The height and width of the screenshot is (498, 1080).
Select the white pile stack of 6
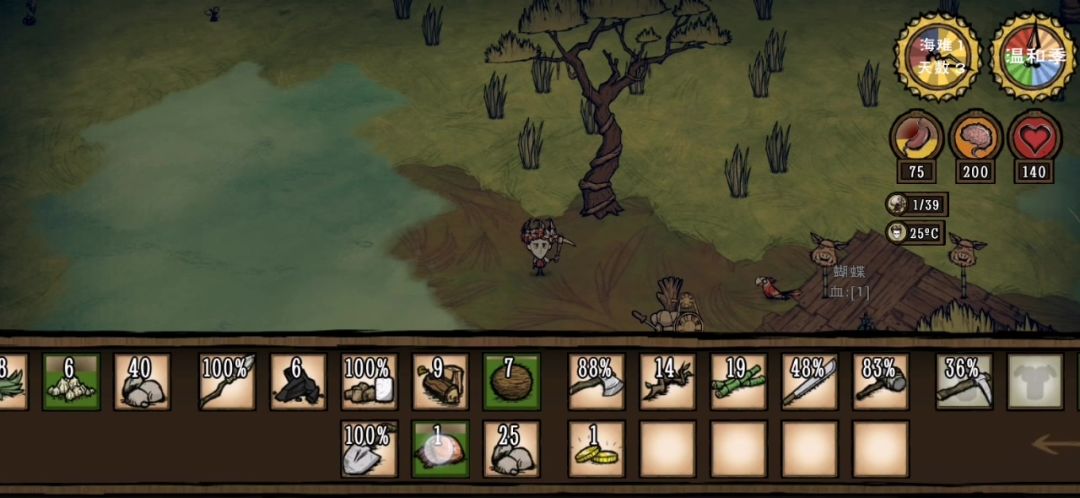pyautogui.click(x=71, y=381)
